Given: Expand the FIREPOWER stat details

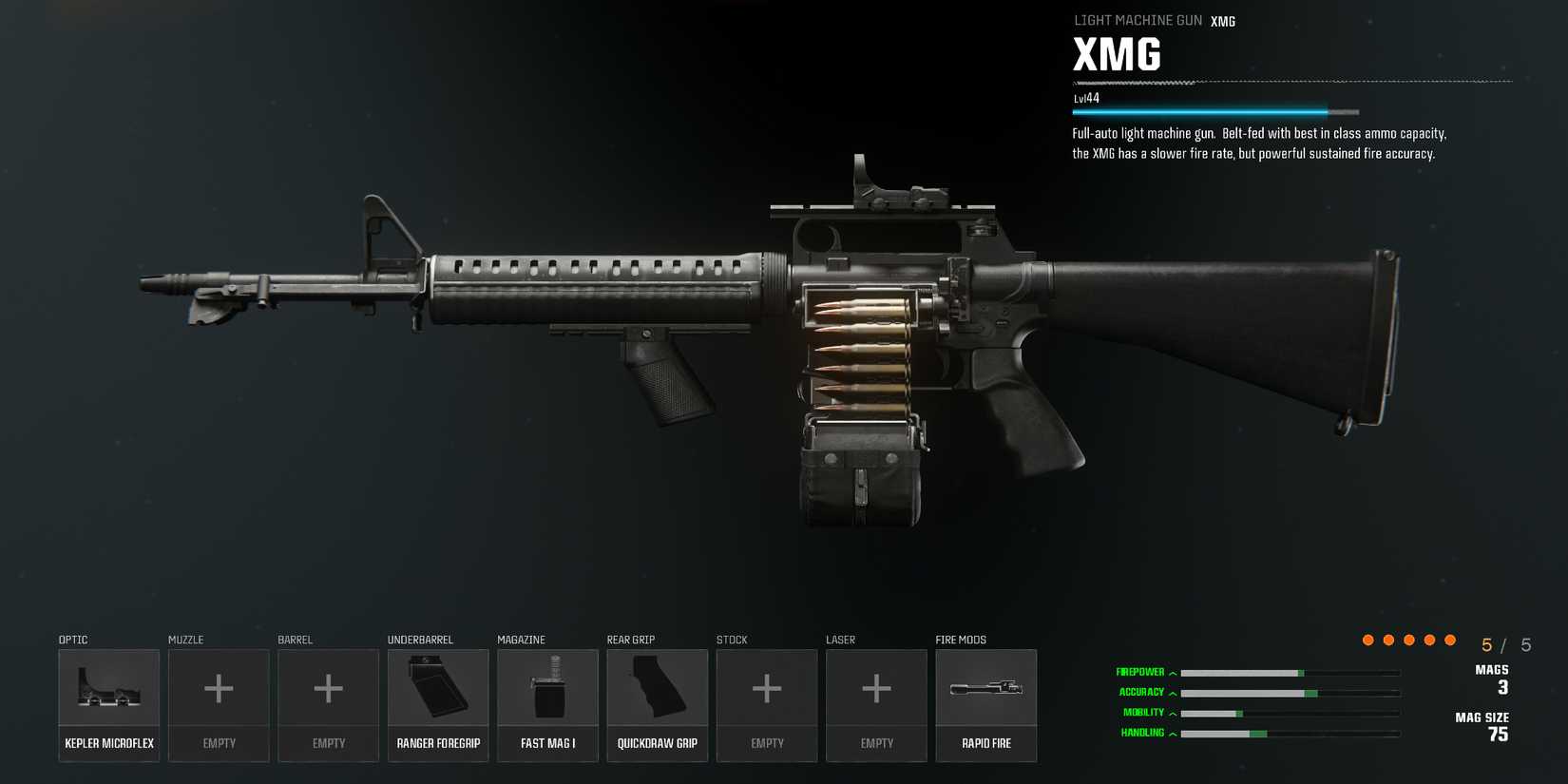Looking at the screenshot, I should pyautogui.click(x=1175, y=671).
